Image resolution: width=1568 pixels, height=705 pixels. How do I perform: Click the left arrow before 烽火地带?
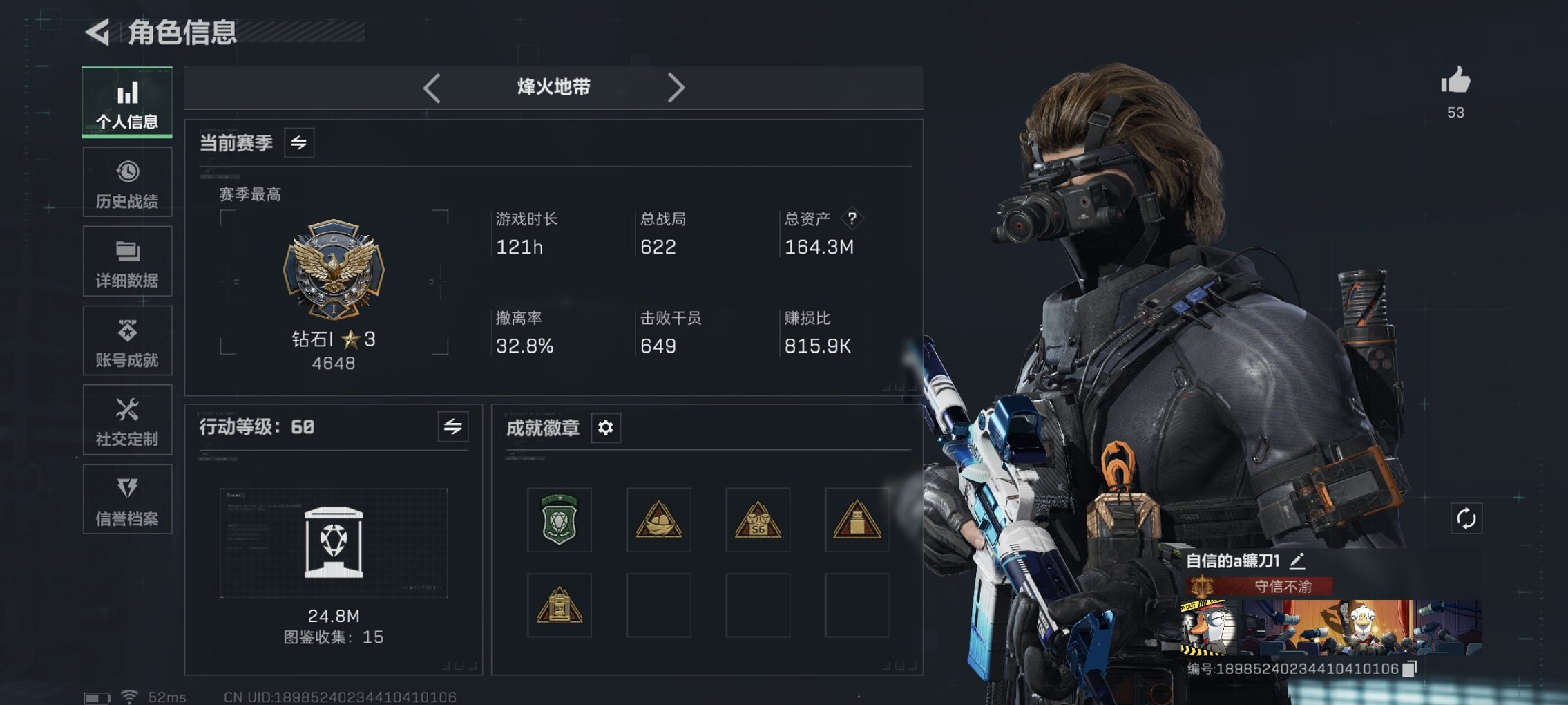click(433, 87)
